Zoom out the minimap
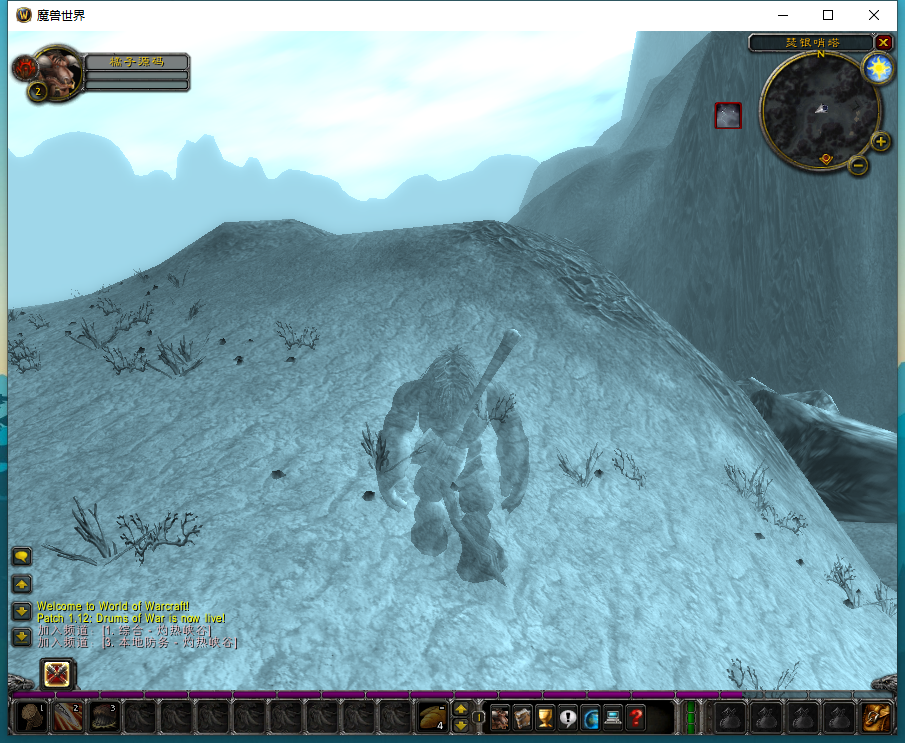 click(858, 165)
